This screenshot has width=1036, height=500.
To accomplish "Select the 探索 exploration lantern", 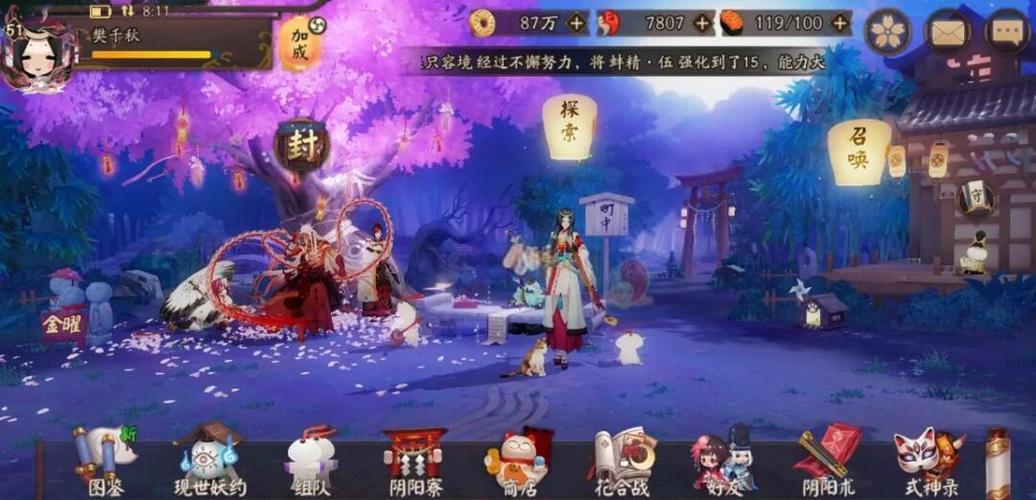I will point(569,128).
